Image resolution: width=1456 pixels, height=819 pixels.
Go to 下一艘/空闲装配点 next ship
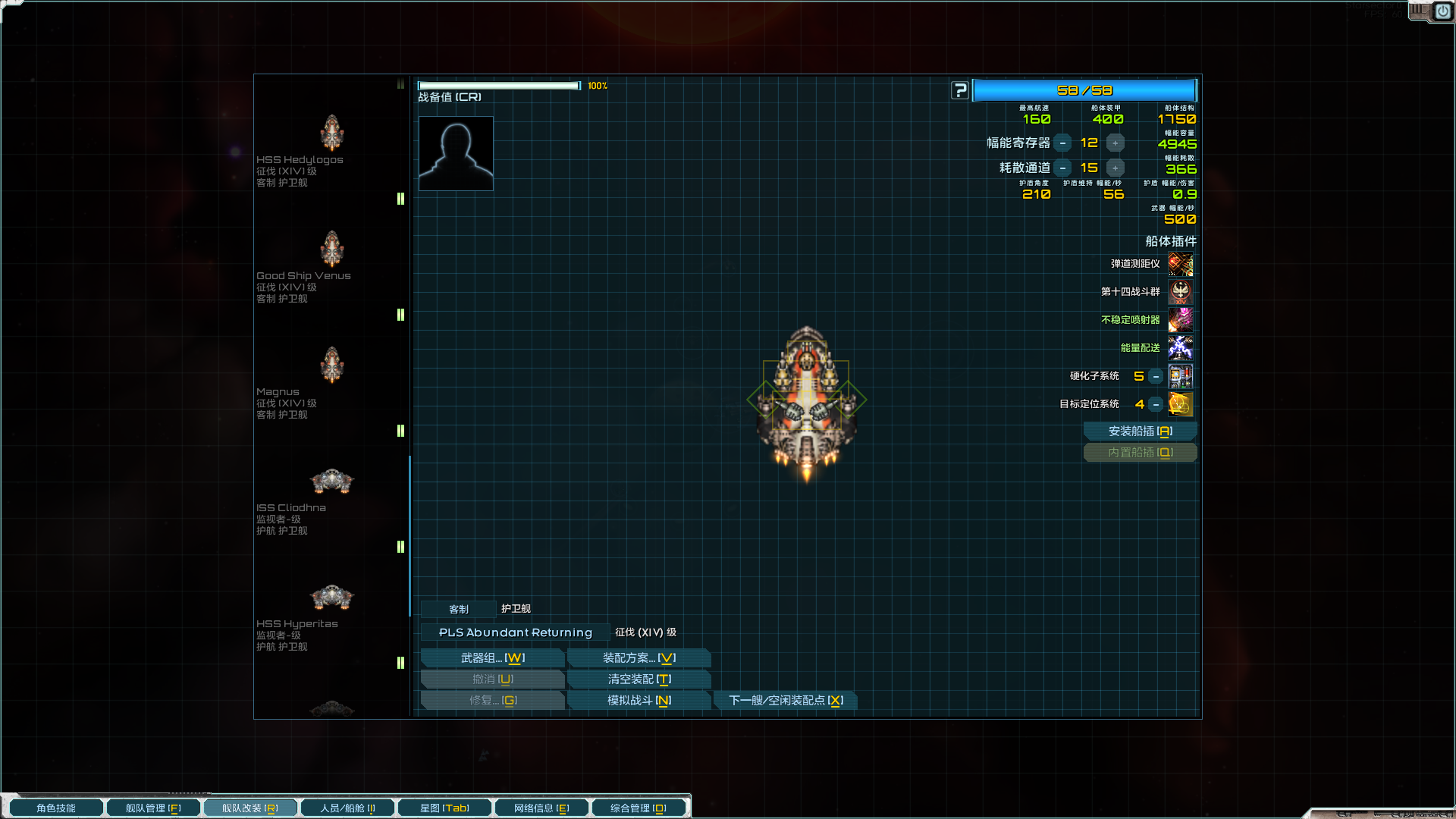click(786, 701)
